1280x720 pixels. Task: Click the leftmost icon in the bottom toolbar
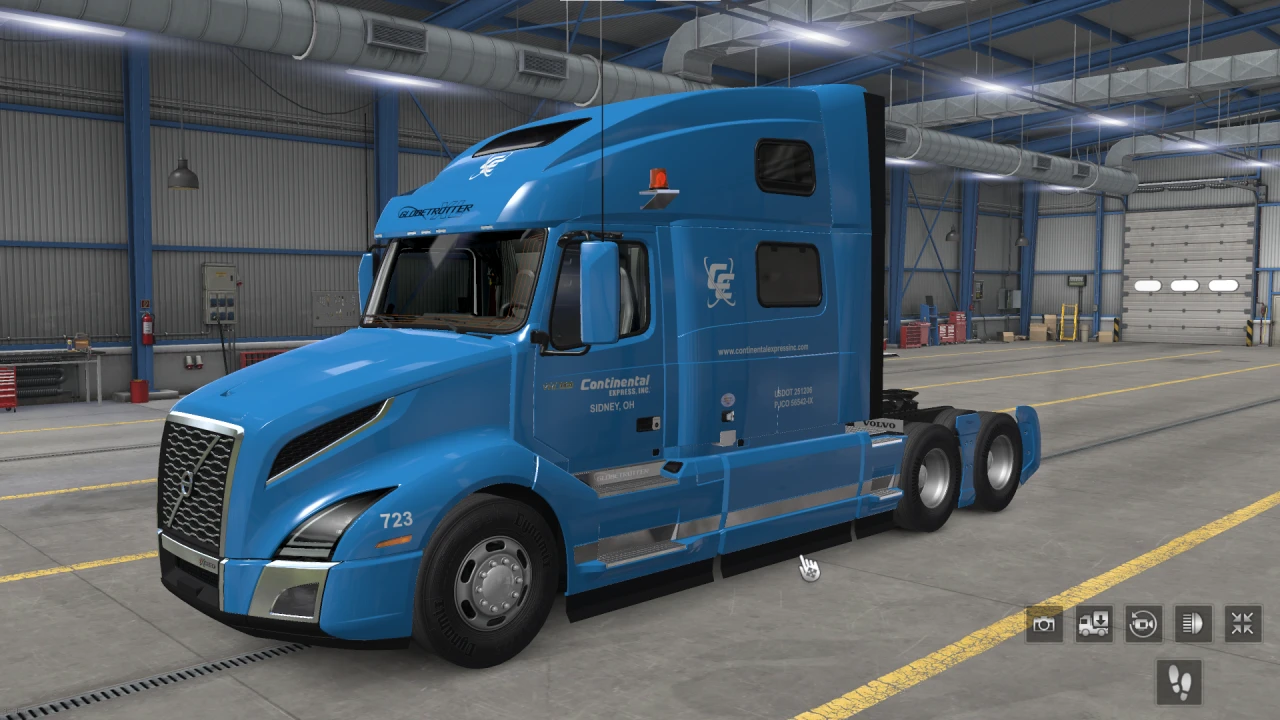click(x=1045, y=623)
